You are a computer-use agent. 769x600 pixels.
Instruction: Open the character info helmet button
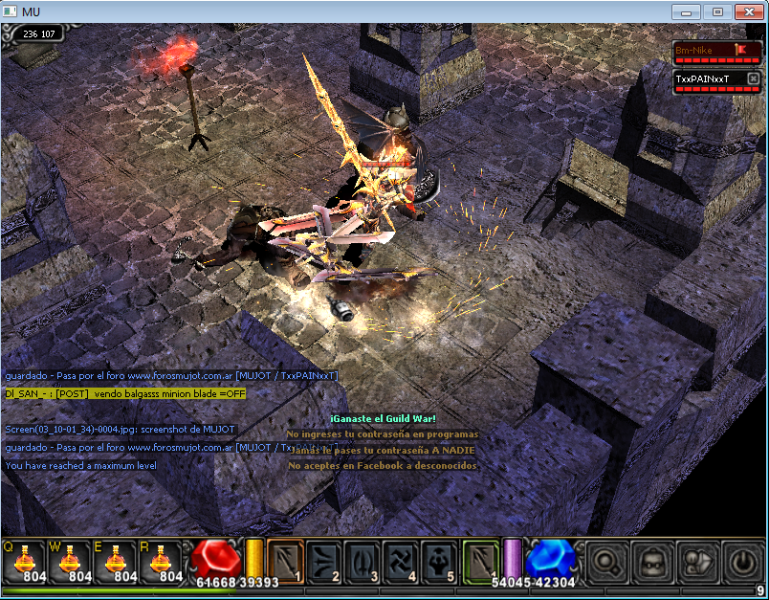click(x=650, y=561)
